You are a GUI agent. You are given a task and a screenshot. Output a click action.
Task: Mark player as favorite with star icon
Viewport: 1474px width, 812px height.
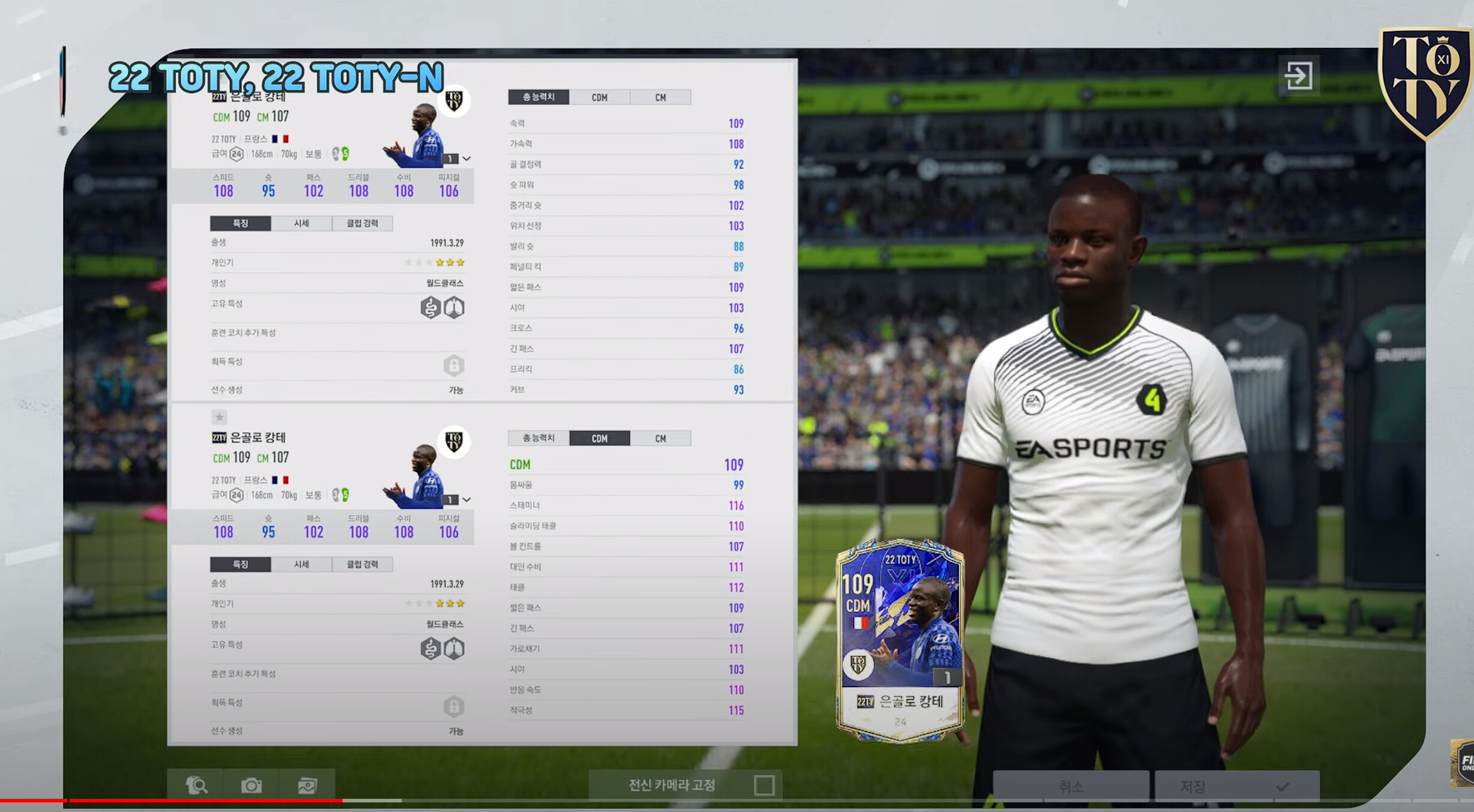(x=219, y=417)
